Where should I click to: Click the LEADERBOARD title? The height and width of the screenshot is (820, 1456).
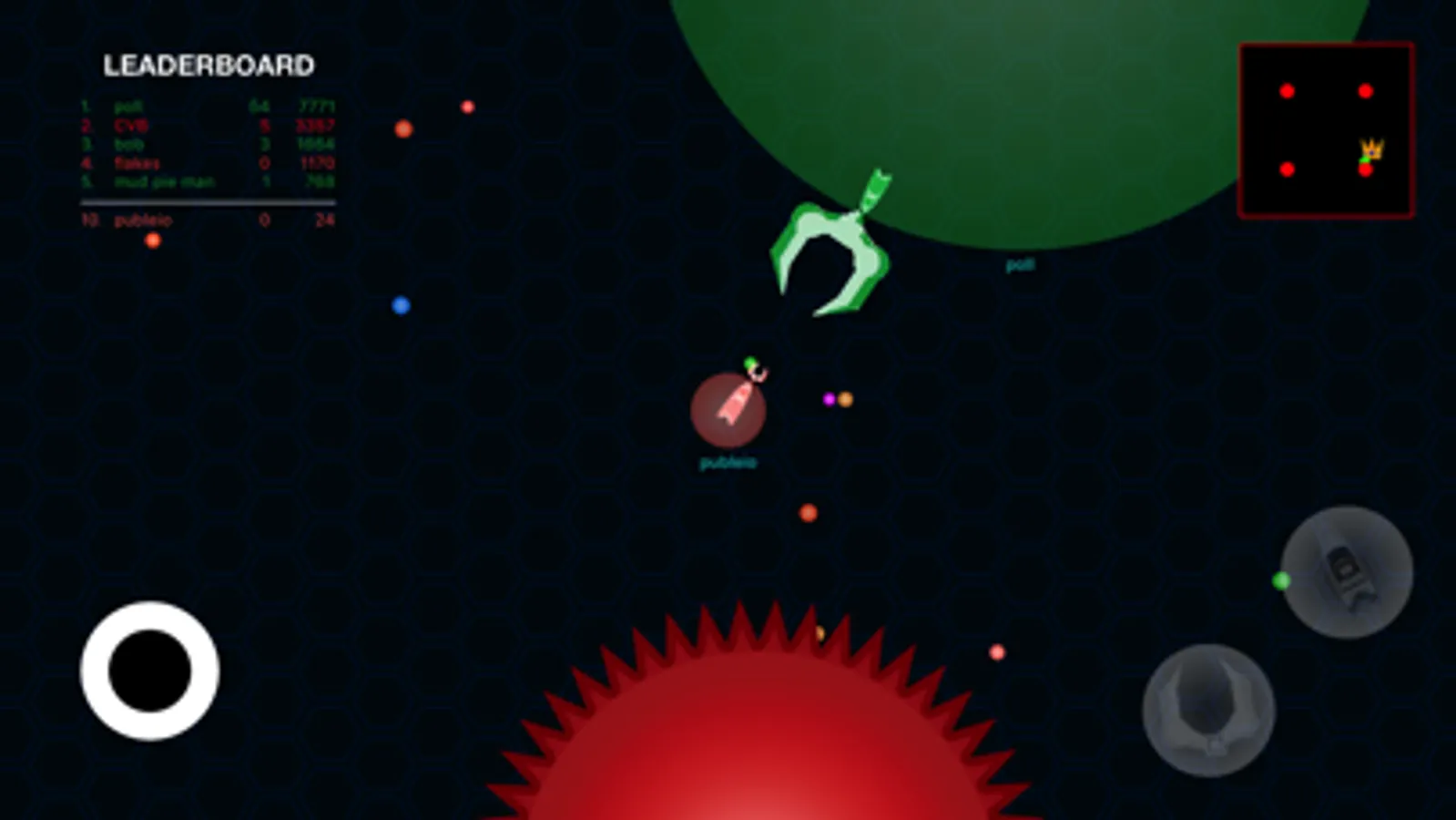209,65
